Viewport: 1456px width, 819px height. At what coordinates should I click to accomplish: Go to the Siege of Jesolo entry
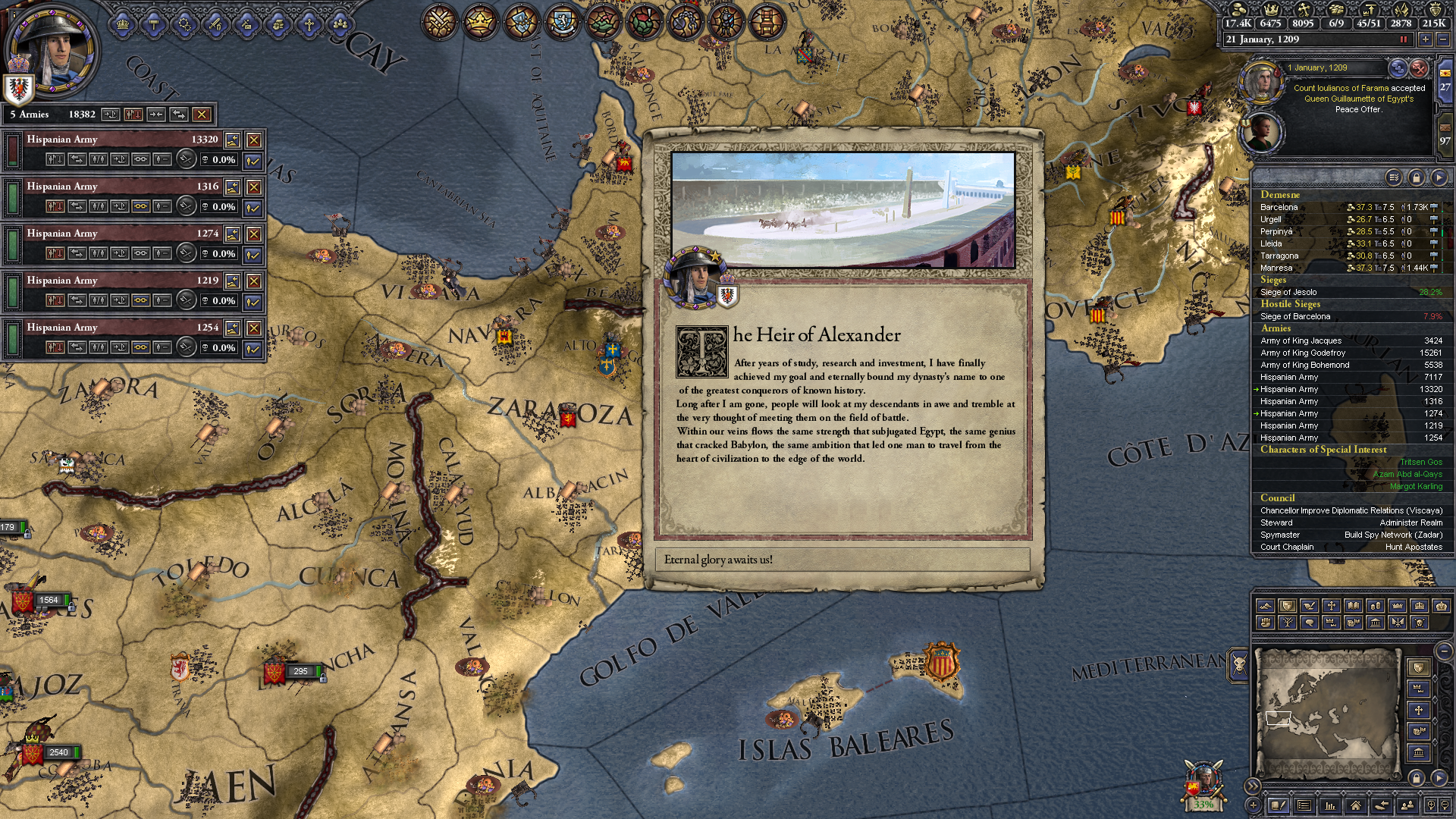(1288, 292)
